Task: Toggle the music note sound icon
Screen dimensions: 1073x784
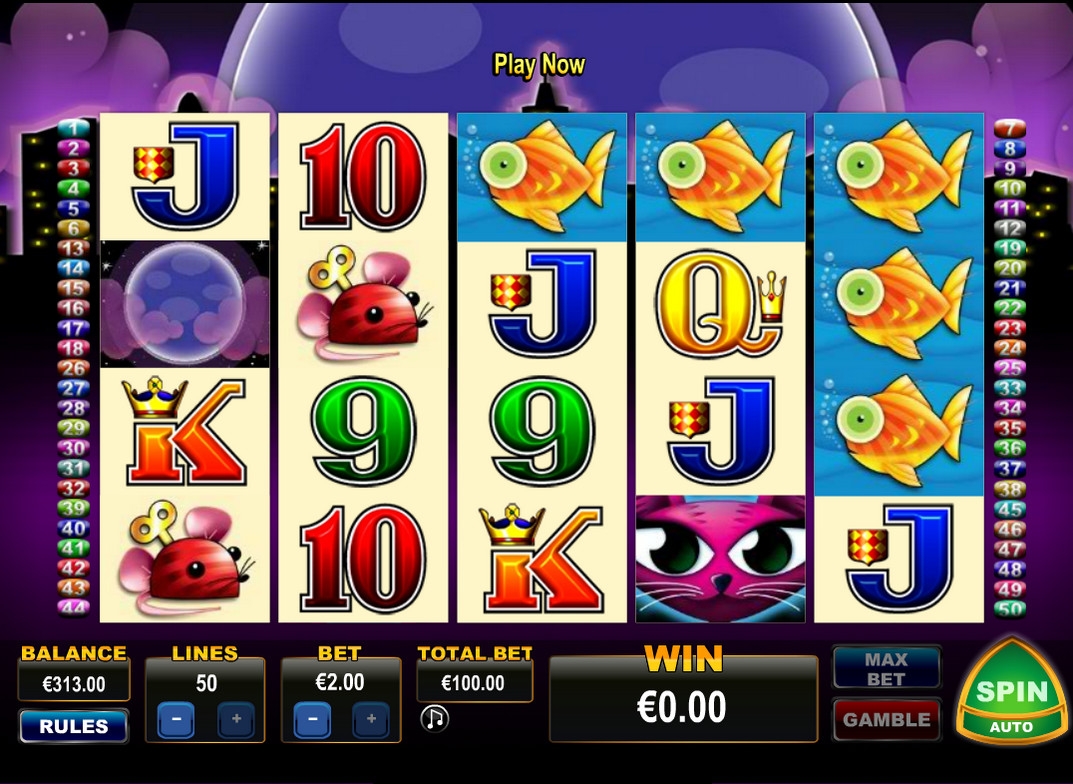Action: pos(434,718)
